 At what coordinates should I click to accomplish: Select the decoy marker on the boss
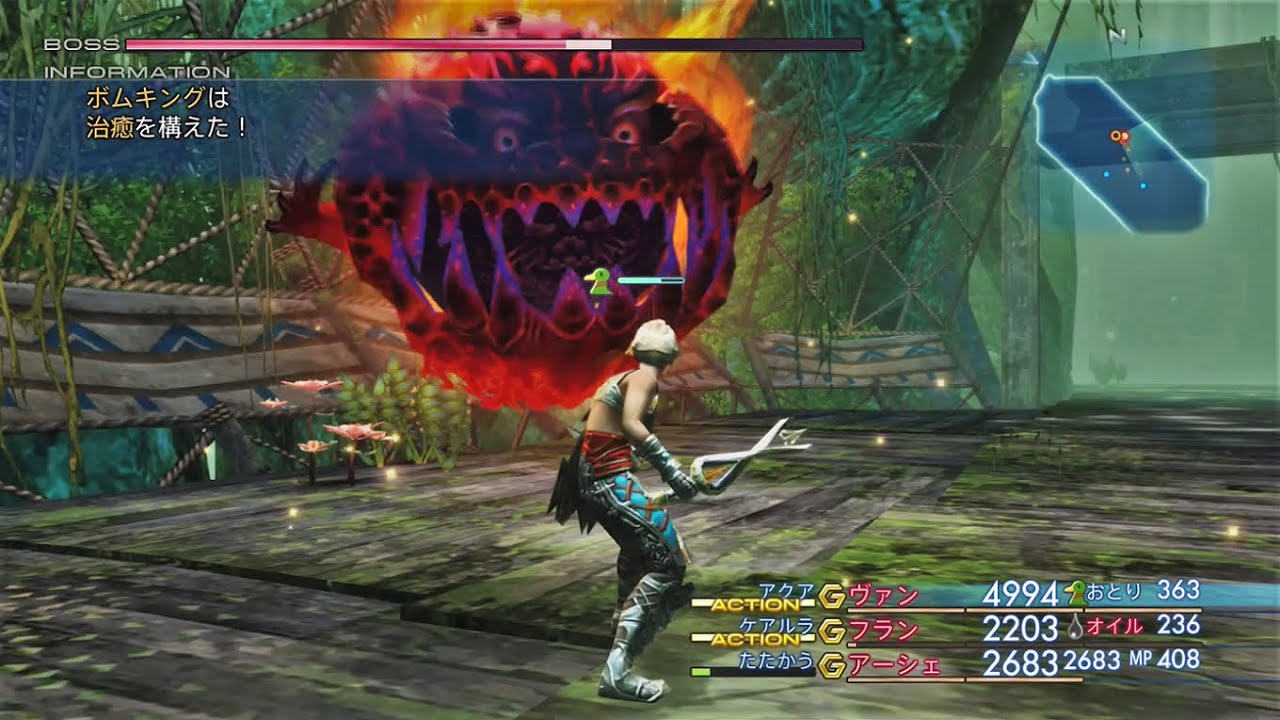(x=599, y=283)
